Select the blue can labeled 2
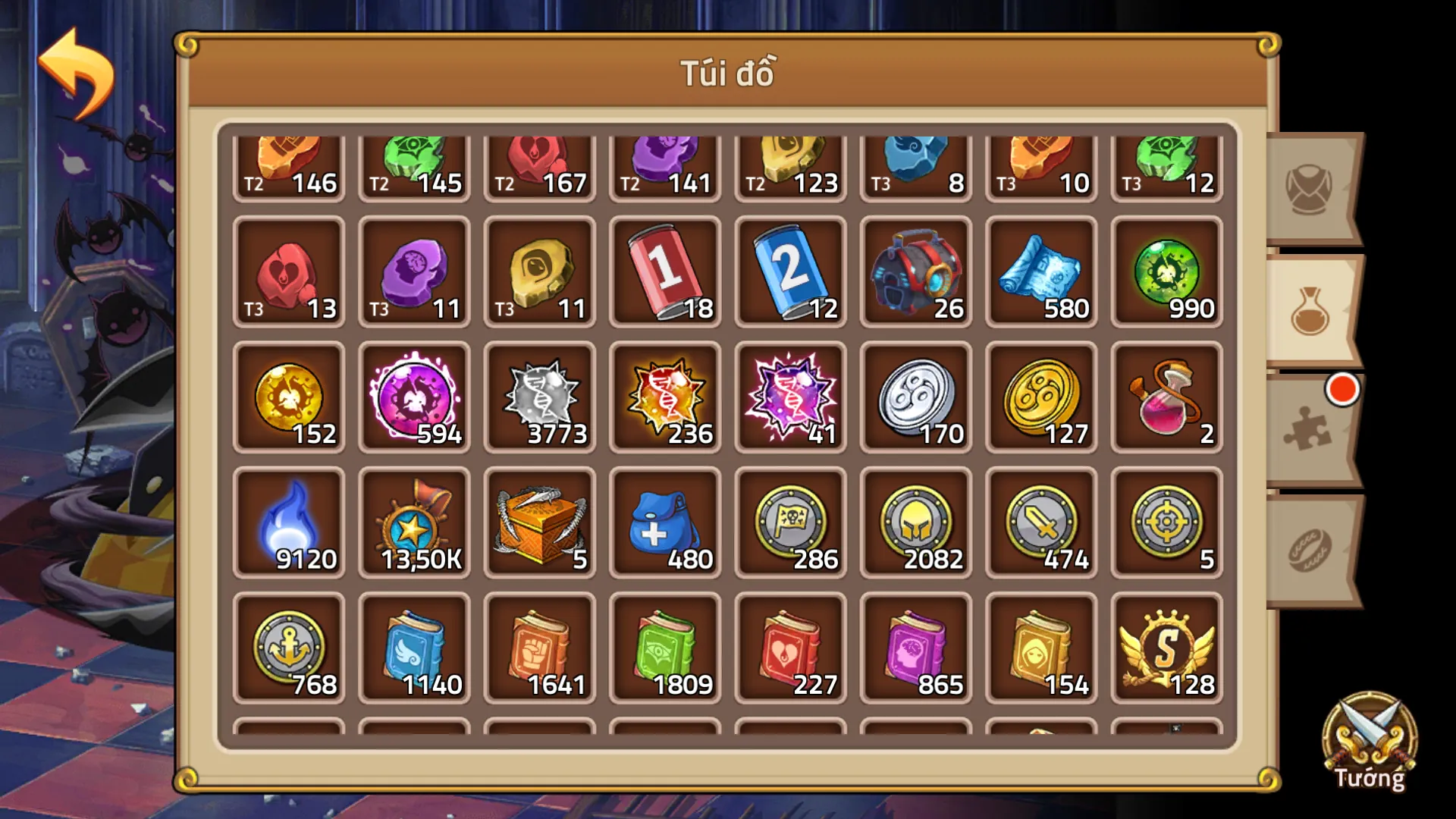This screenshot has height=819, width=1456. 789,273
